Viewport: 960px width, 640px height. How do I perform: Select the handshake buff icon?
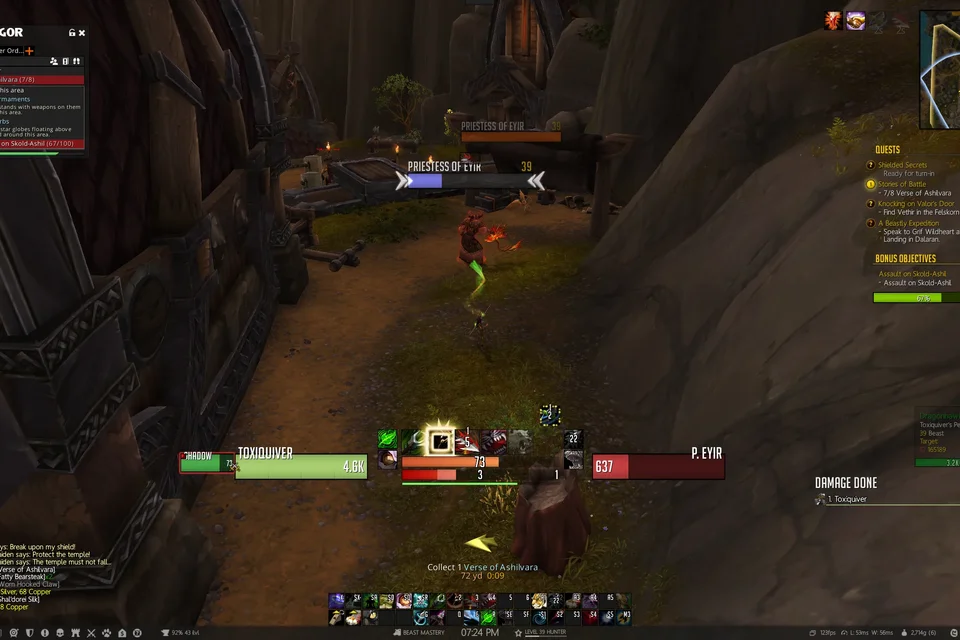tap(855, 20)
